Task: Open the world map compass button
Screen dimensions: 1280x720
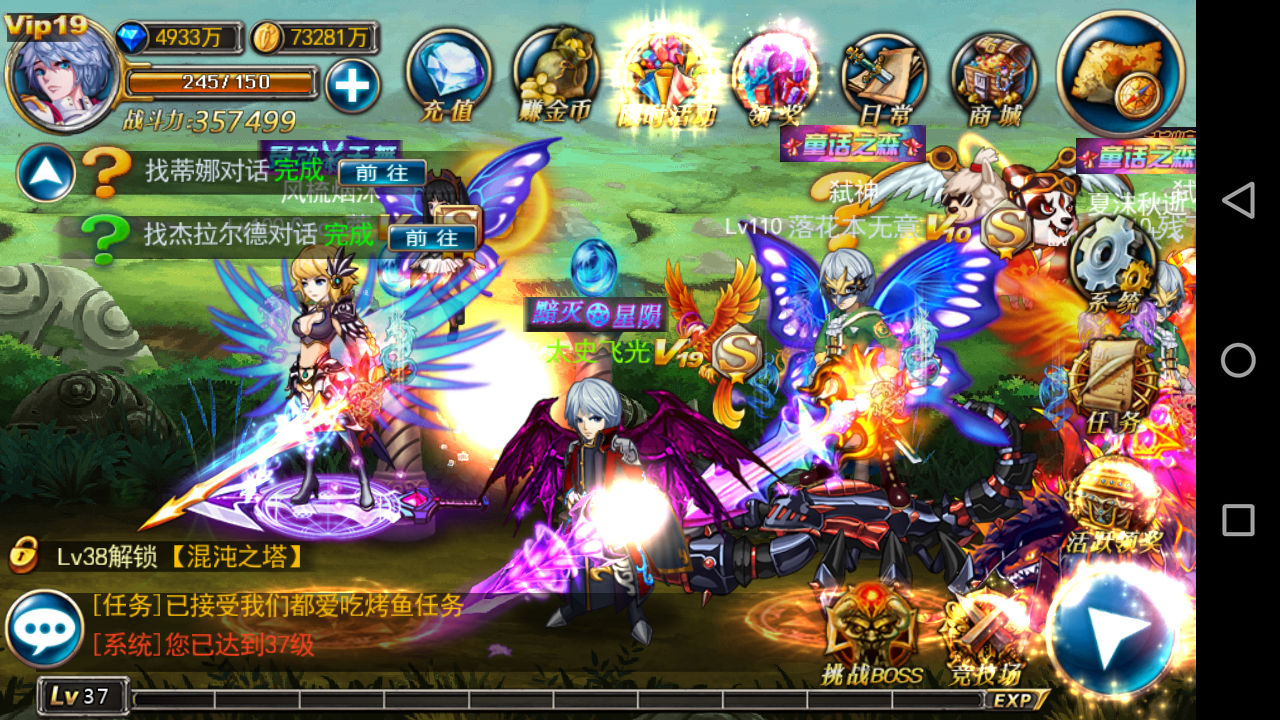Action: [x=1121, y=70]
